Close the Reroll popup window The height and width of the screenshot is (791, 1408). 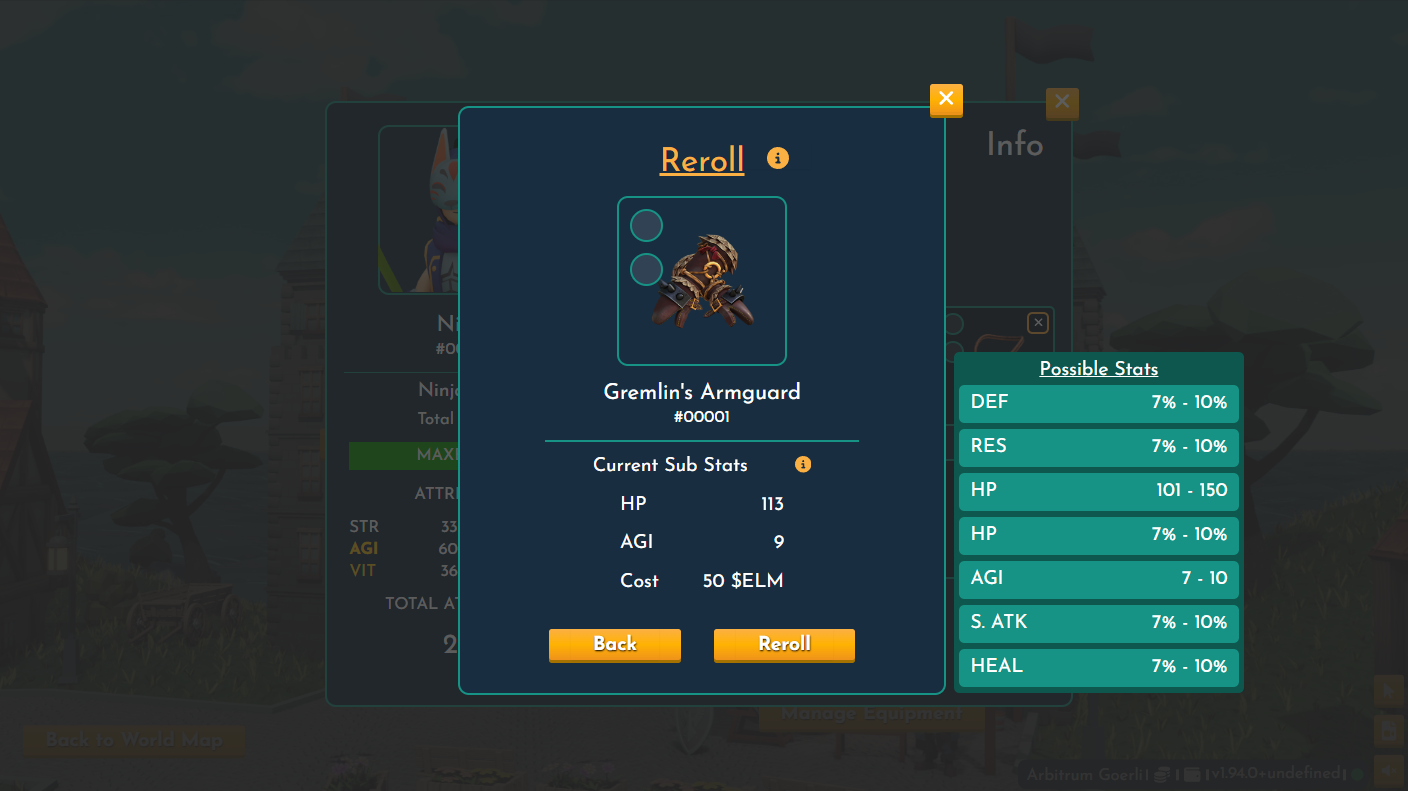pos(946,99)
